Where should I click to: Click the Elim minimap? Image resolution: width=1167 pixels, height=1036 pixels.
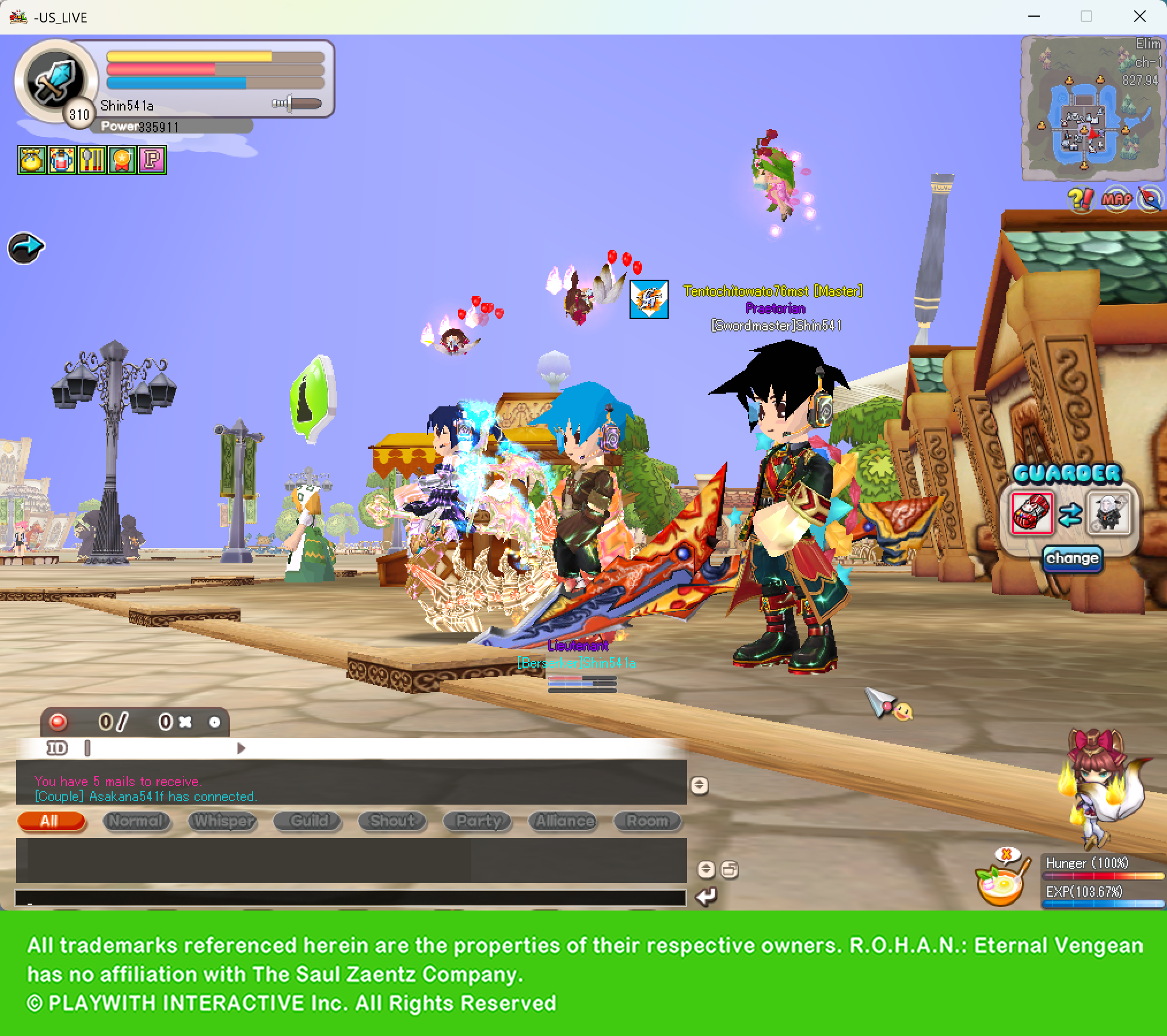point(1093,108)
